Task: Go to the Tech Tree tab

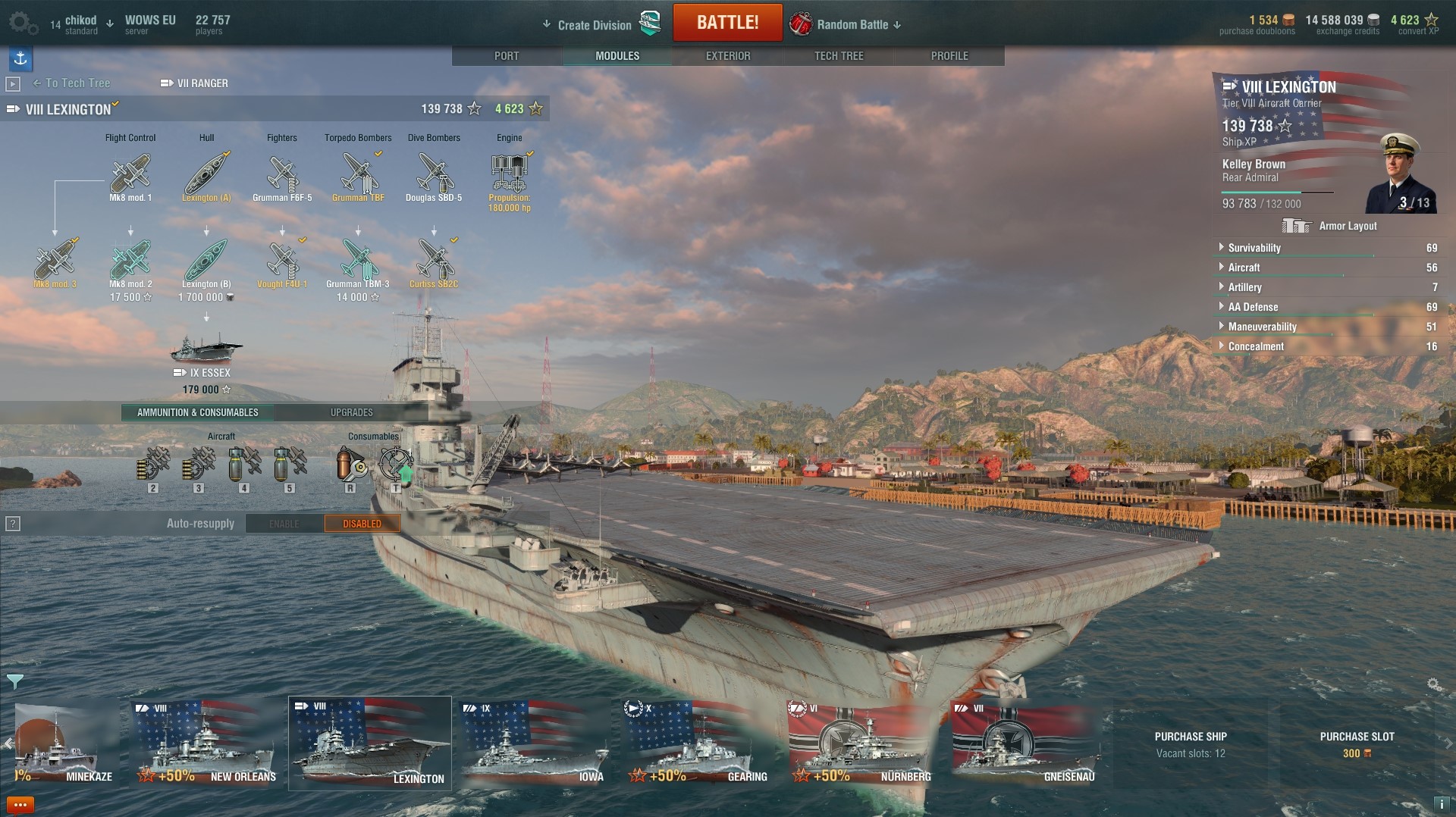Action: [x=839, y=56]
